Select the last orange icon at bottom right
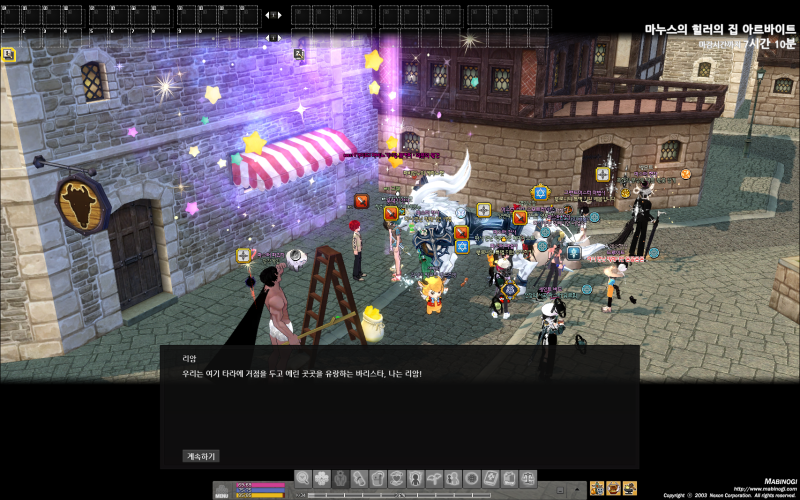The height and width of the screenshot is (500, 800). coord(629,488)
